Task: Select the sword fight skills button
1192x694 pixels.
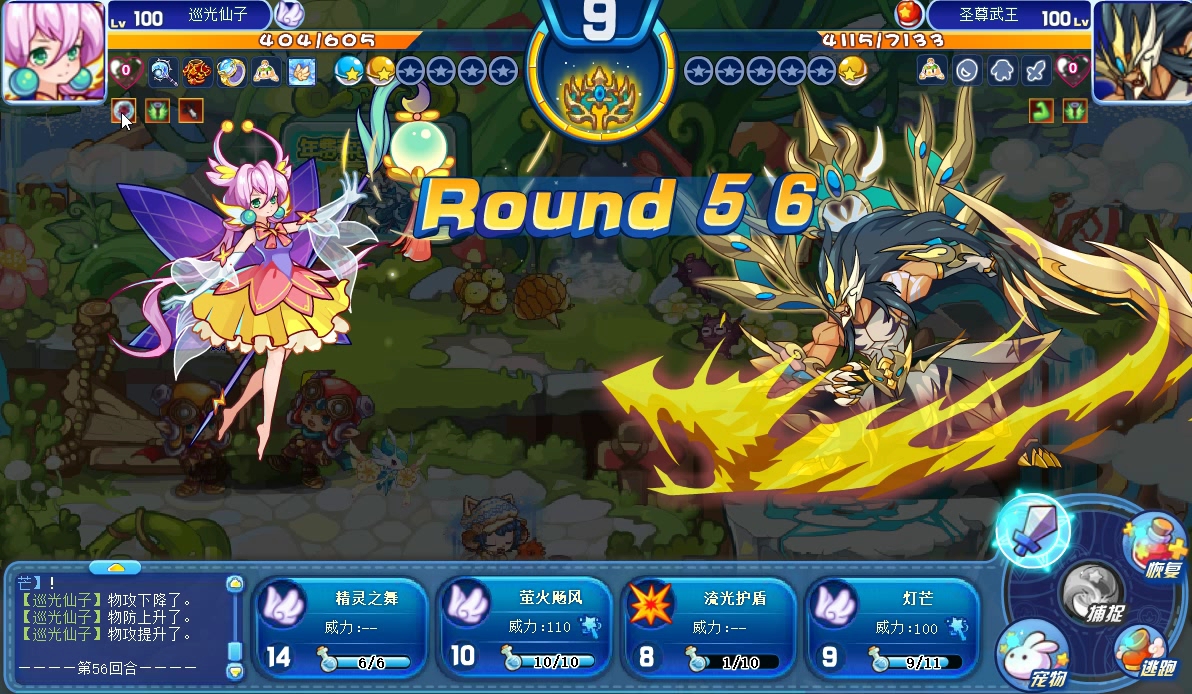Action: [x=1032, y=531]
